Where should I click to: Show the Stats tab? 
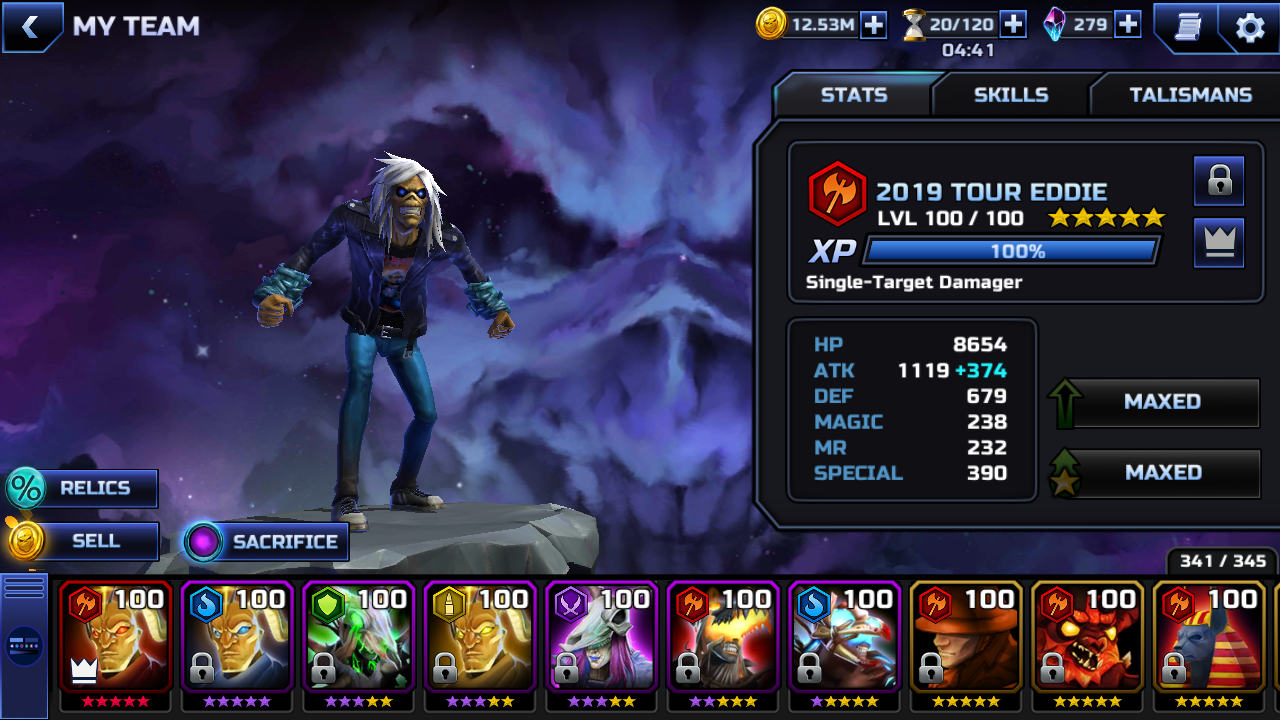click(x=853, y=95)
